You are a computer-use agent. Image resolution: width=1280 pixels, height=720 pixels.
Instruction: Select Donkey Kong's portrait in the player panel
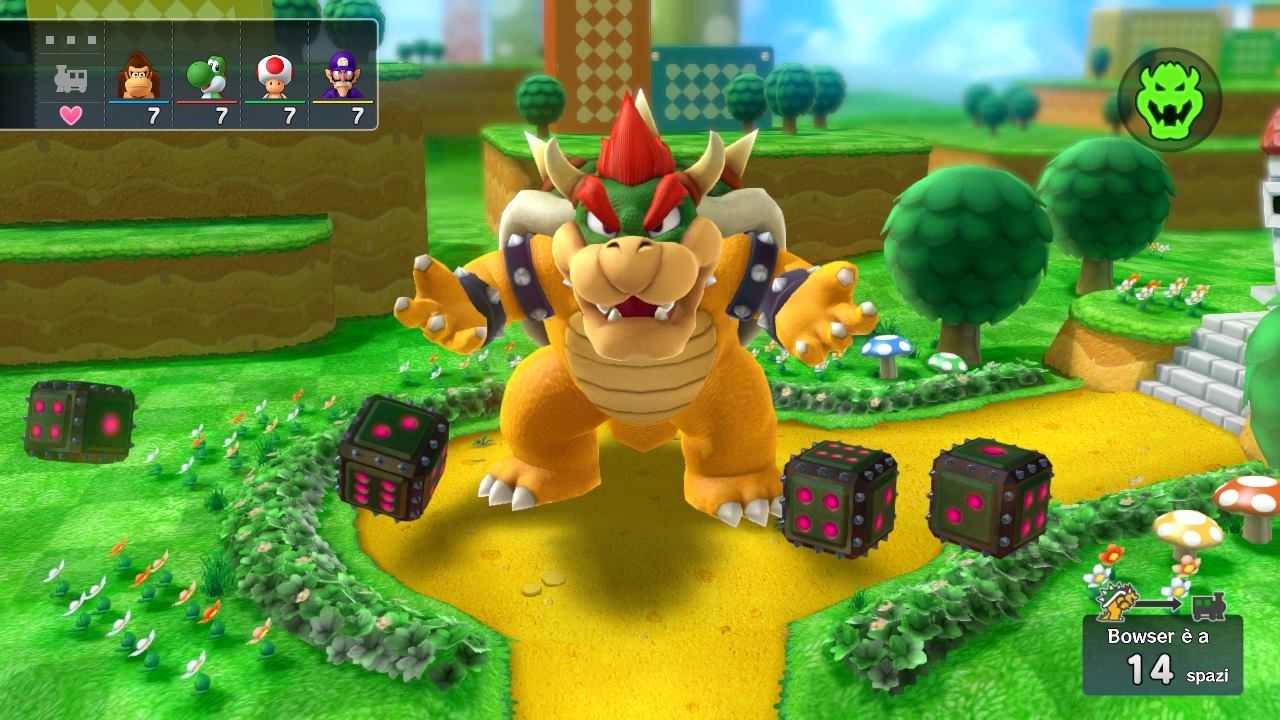139,76
